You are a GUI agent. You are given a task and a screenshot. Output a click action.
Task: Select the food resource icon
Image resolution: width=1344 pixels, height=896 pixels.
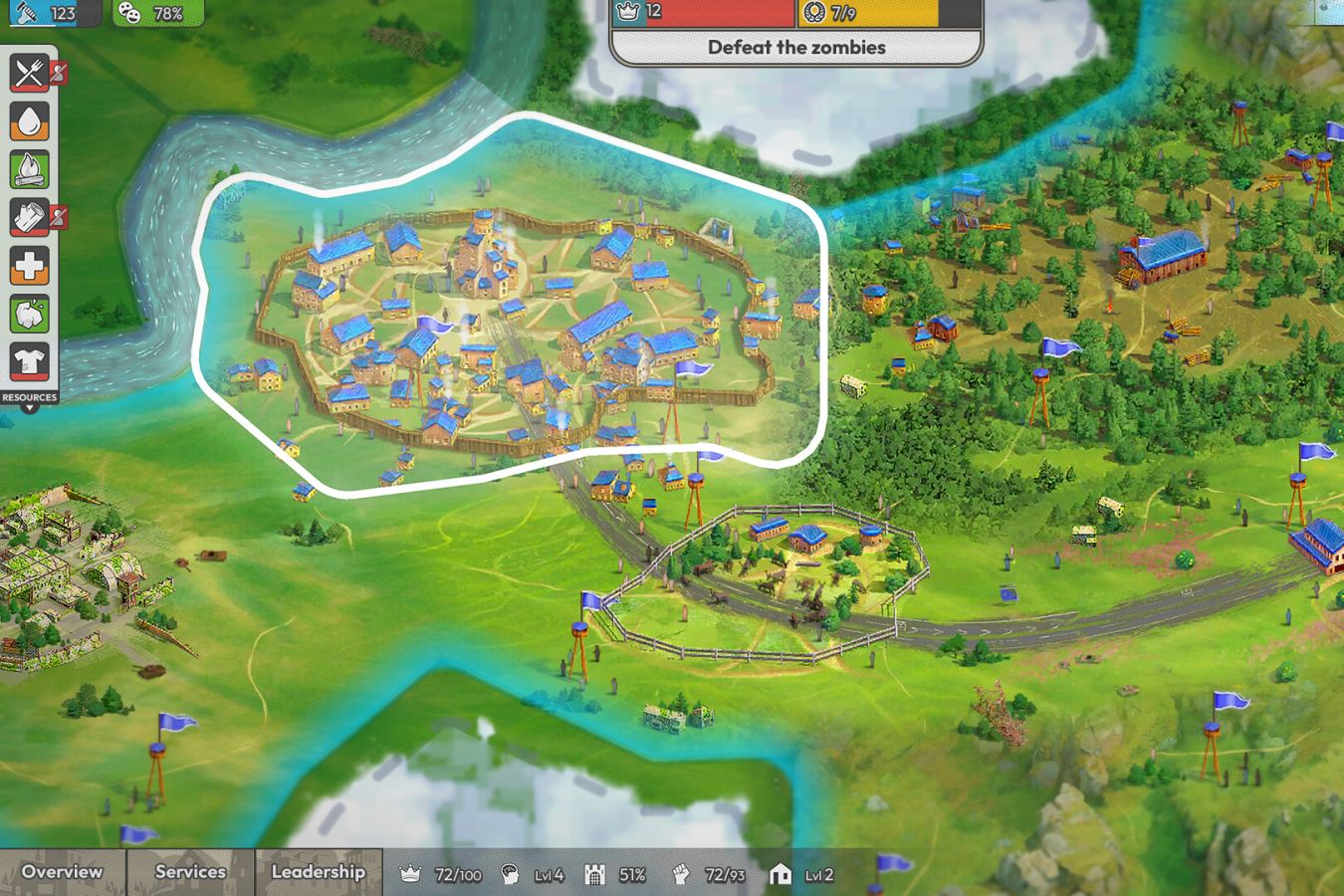click(30, 72)
